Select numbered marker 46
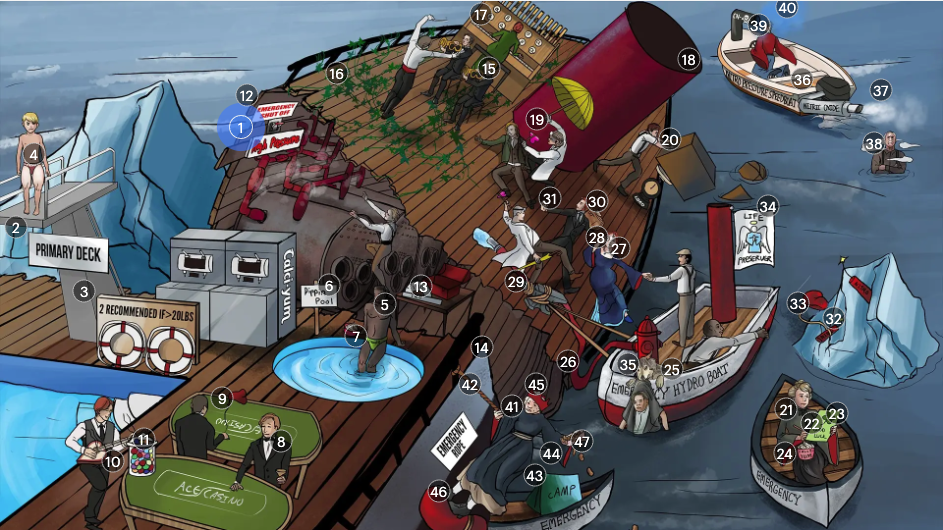 (x=438, y=492)
